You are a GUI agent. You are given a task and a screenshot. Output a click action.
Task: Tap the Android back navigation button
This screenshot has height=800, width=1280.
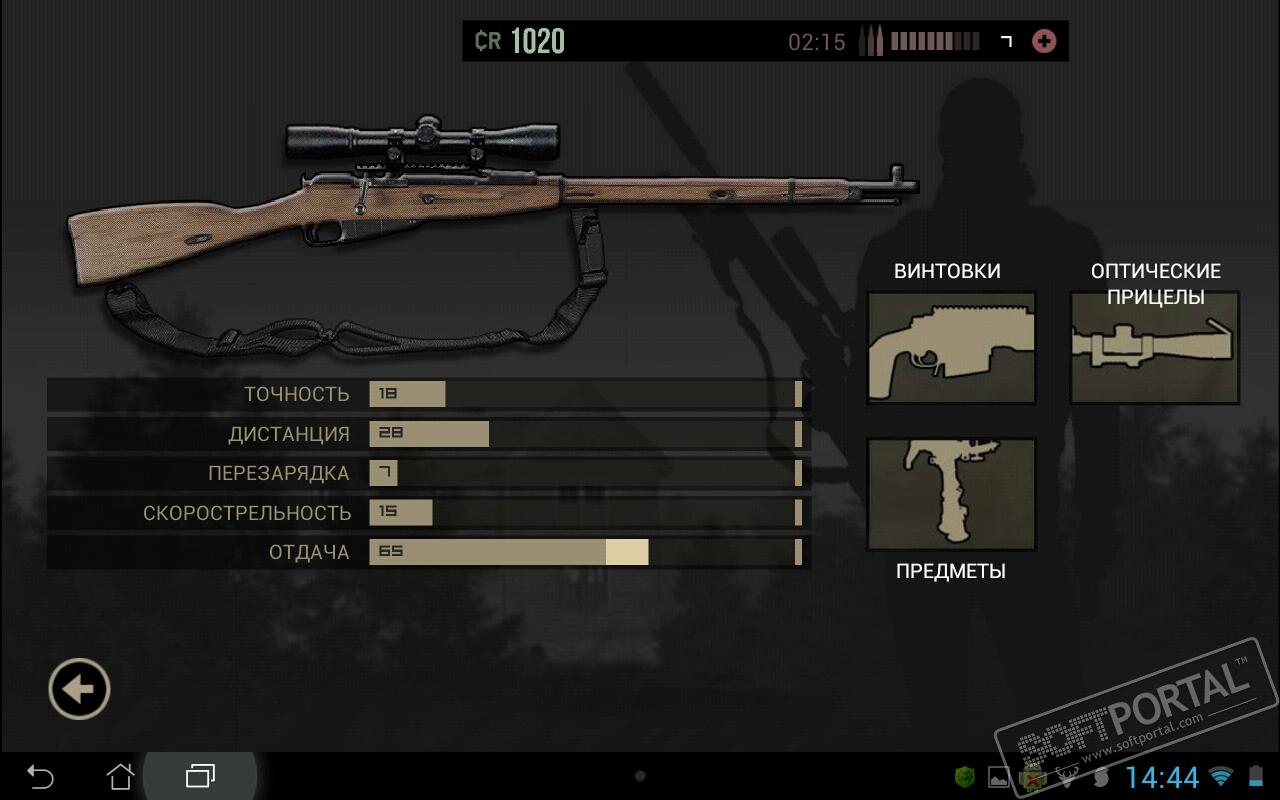40,776
